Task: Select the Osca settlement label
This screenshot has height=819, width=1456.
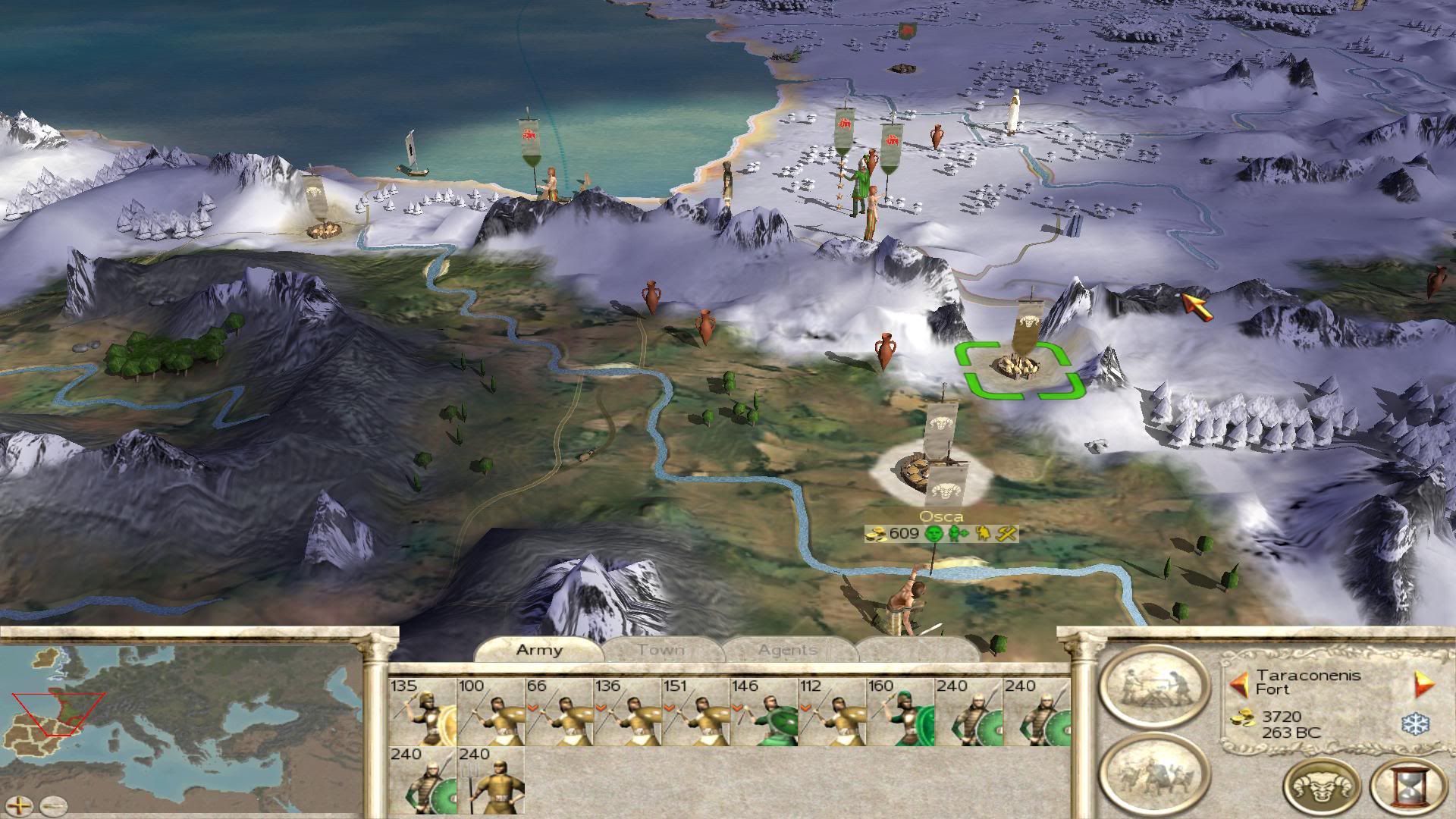Action: tap(941, 517)
